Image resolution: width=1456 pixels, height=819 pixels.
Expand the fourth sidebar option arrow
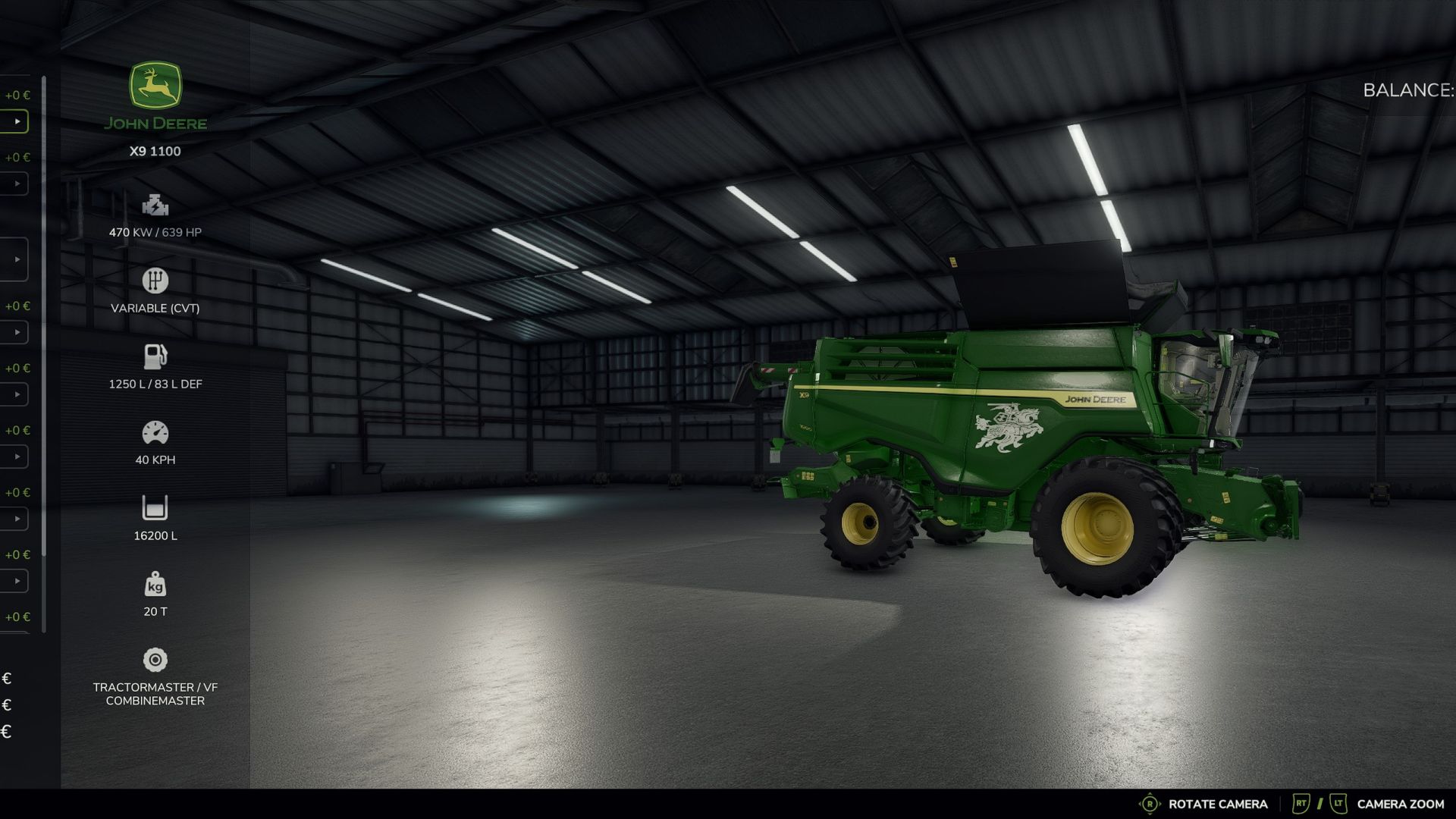[x=15, y=332]
